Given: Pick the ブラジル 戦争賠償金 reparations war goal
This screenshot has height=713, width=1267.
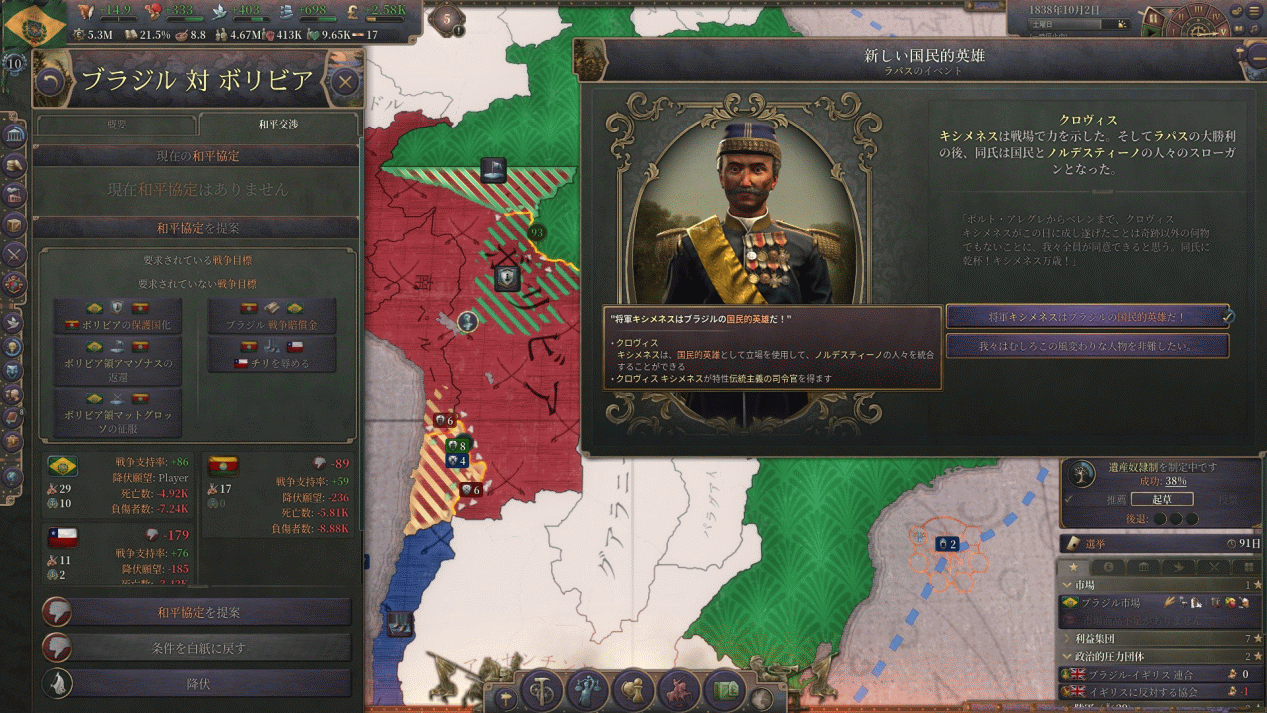Looking at the screenshot, I should click(272, 316).
